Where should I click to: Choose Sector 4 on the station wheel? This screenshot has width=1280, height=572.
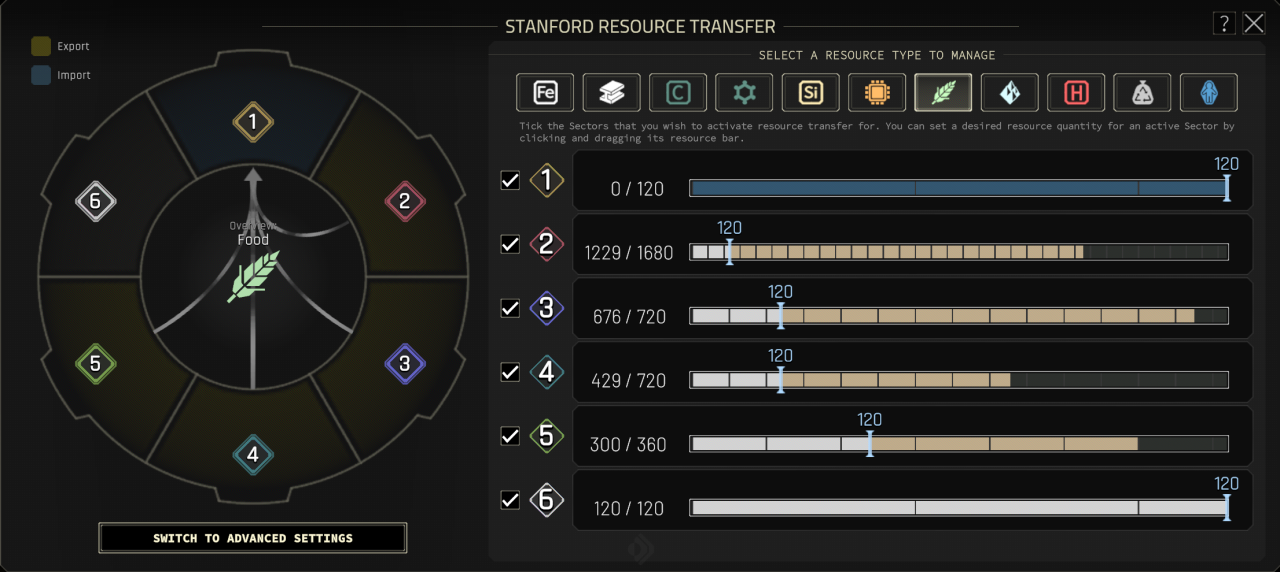(x=253, y=456)
